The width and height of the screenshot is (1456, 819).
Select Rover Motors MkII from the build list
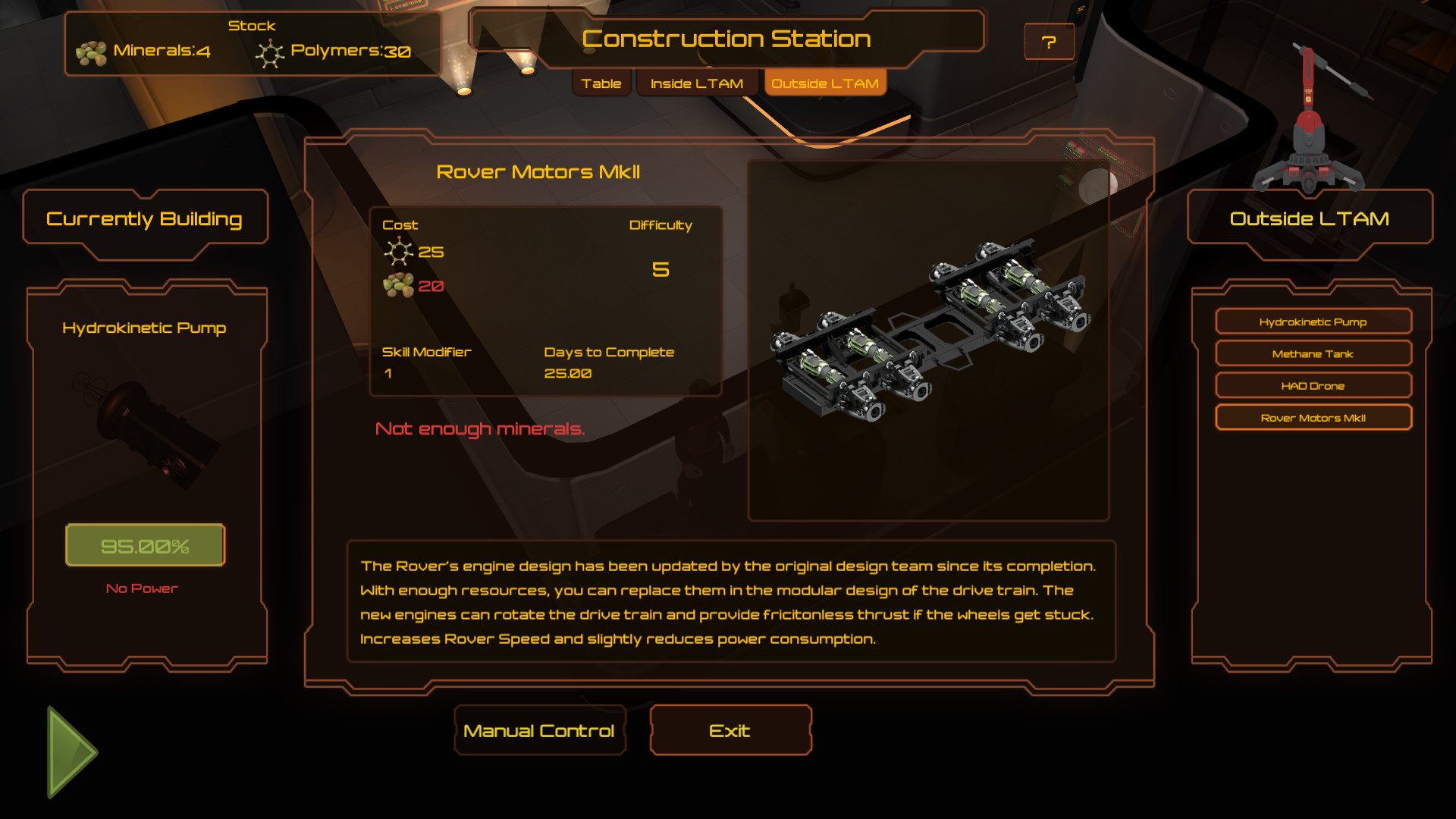[x=1313, y=417]
